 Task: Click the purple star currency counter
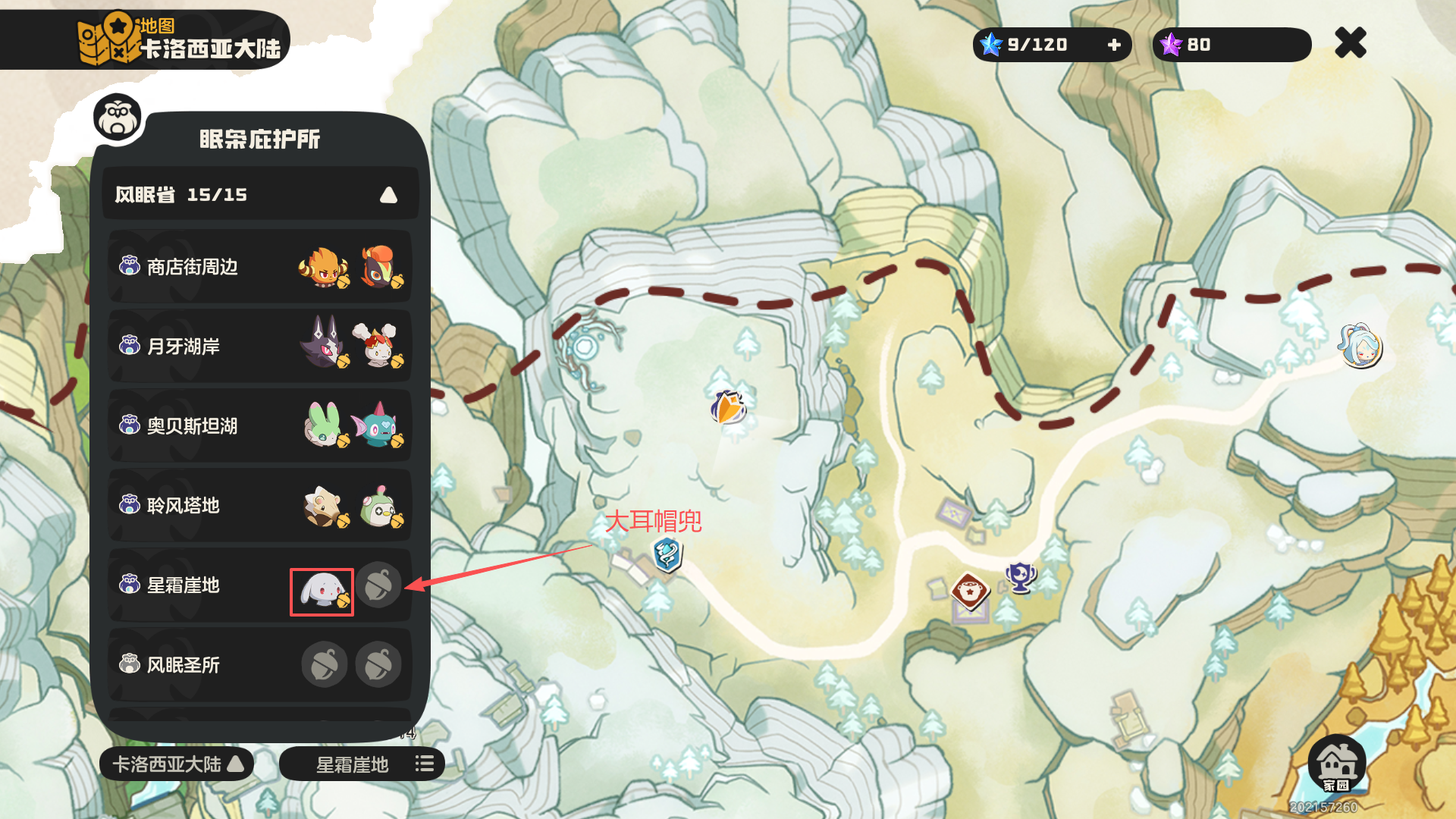[x=1232, y=45]
